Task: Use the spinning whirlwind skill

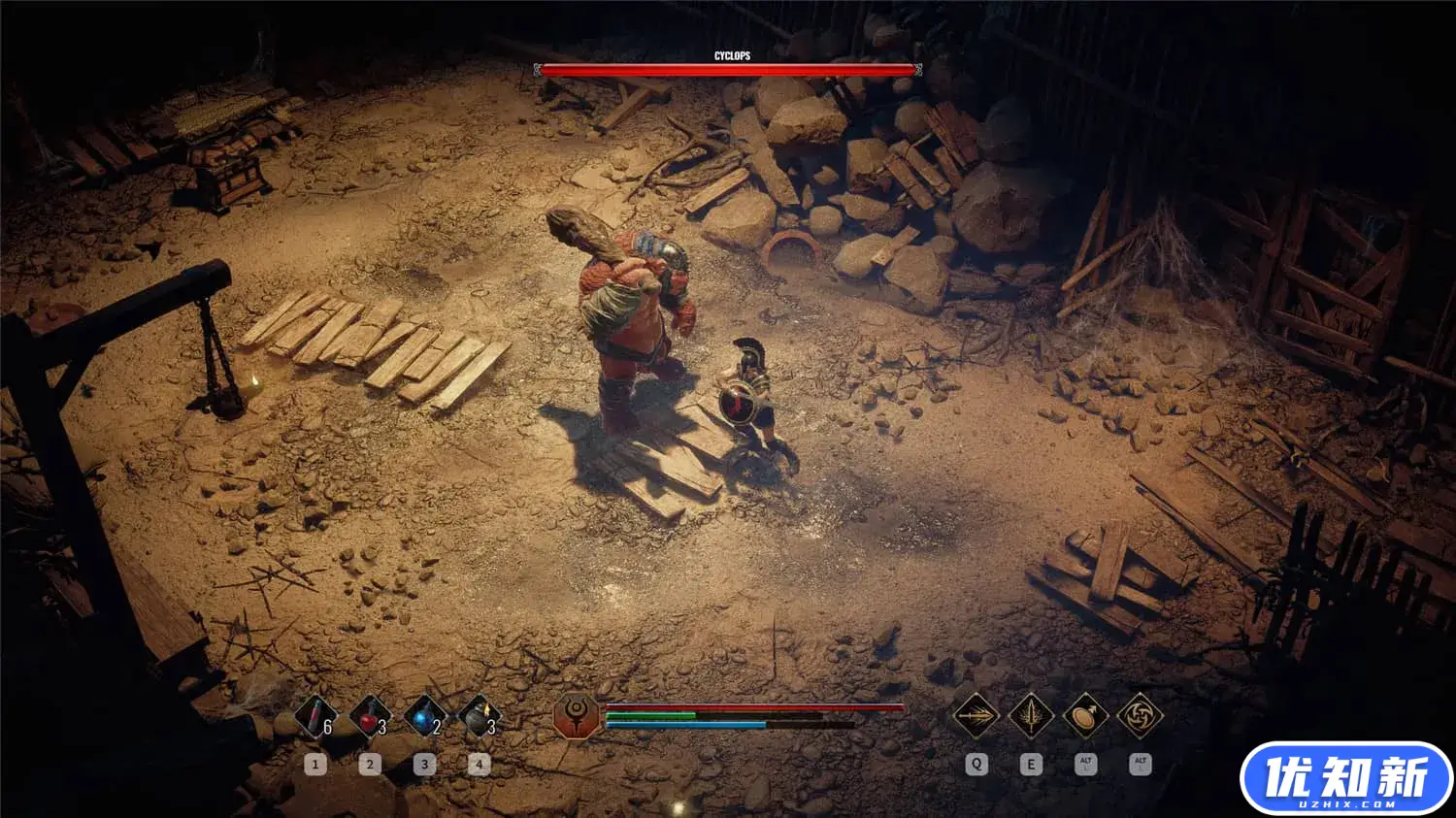Action: pos(1140,717)
